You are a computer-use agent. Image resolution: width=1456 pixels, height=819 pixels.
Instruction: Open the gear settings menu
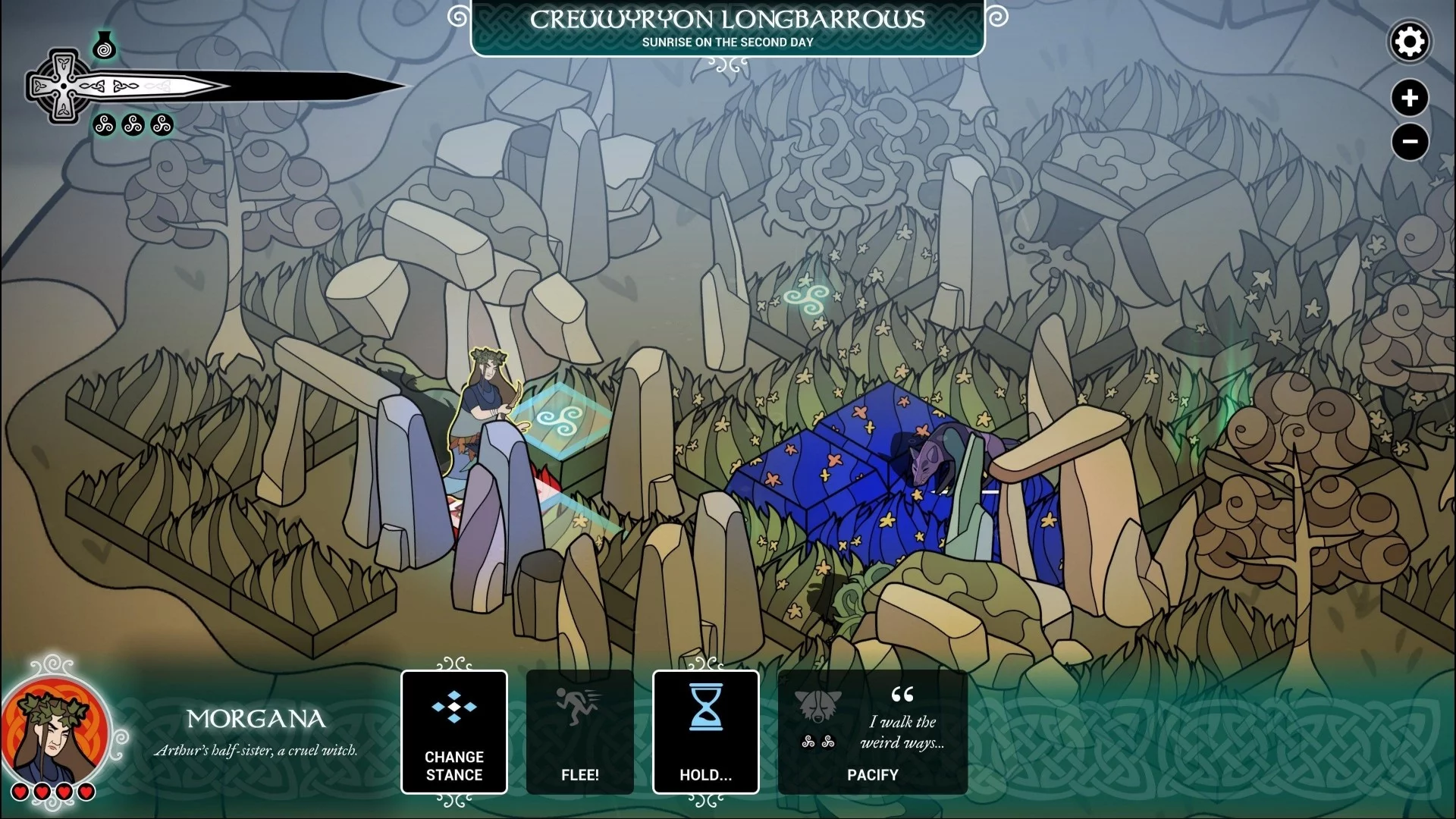point(1409,42)
